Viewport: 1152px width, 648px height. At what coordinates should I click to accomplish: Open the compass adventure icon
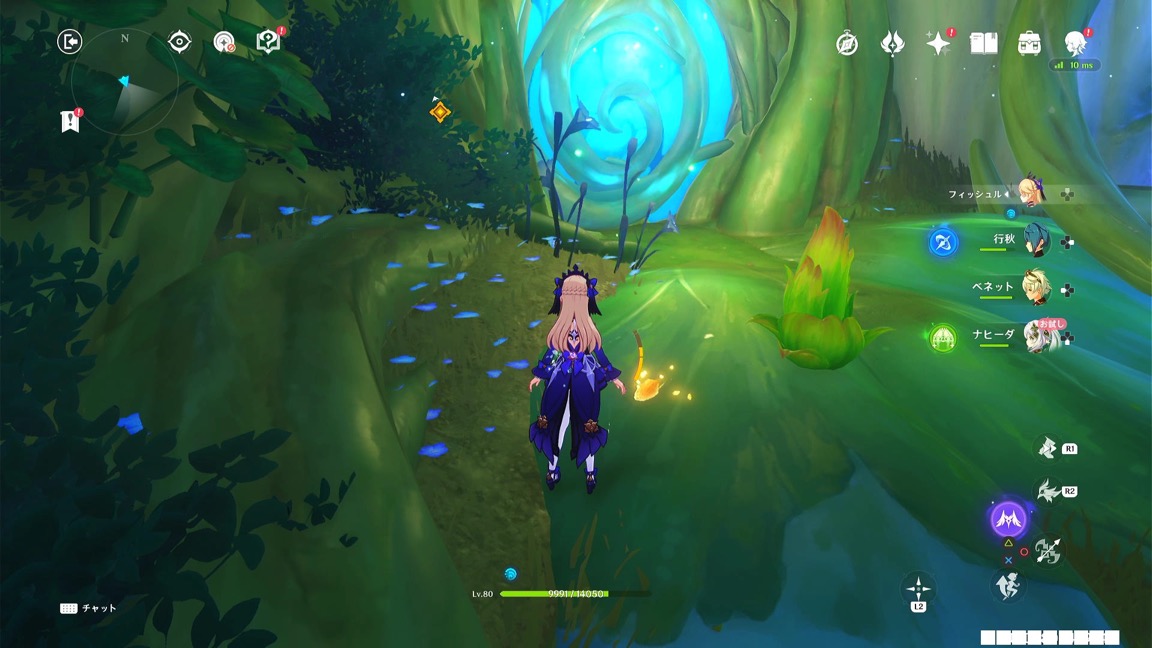pyautogui.click(x=847, y=44)
